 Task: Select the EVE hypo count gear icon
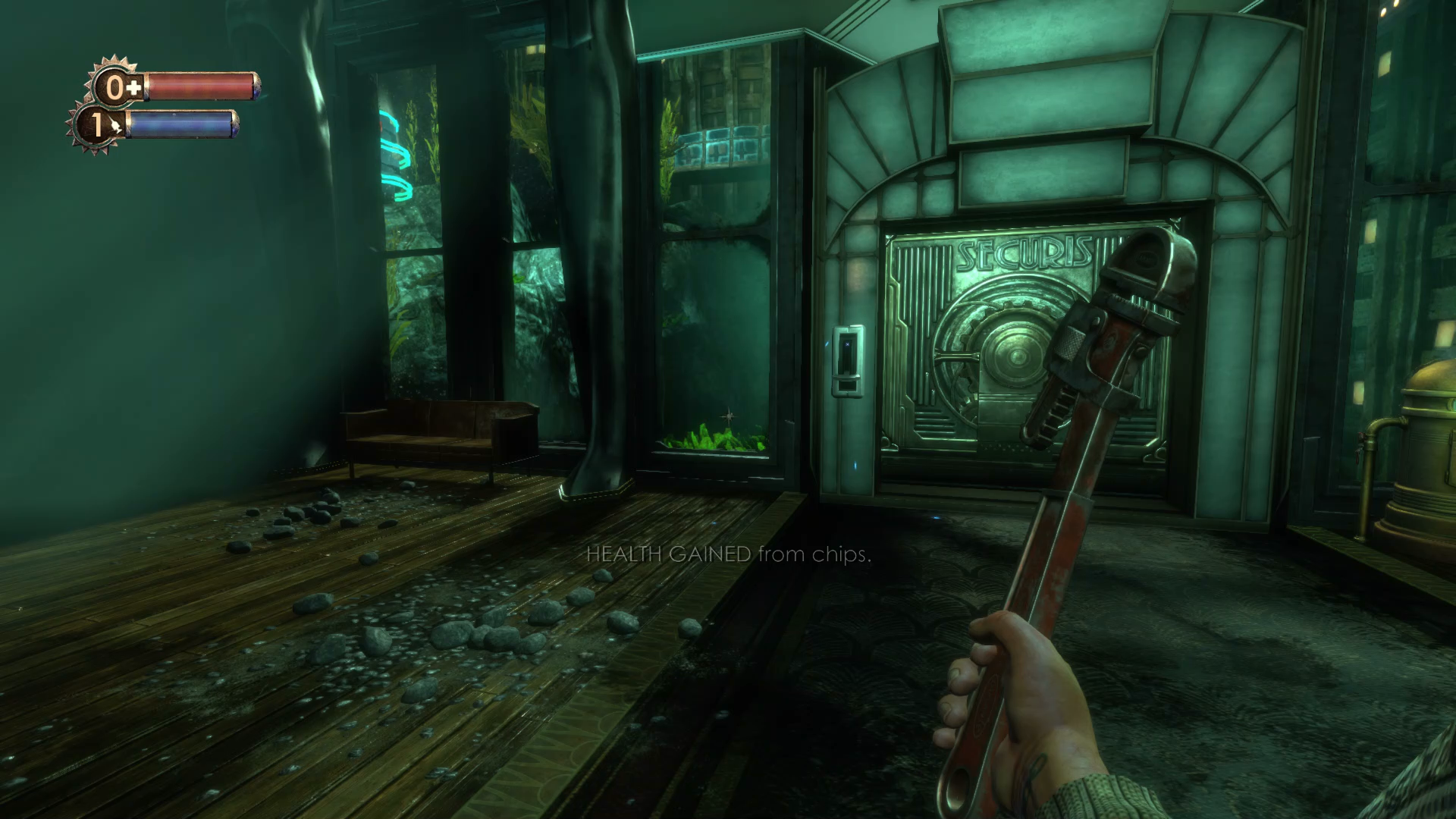96,124
